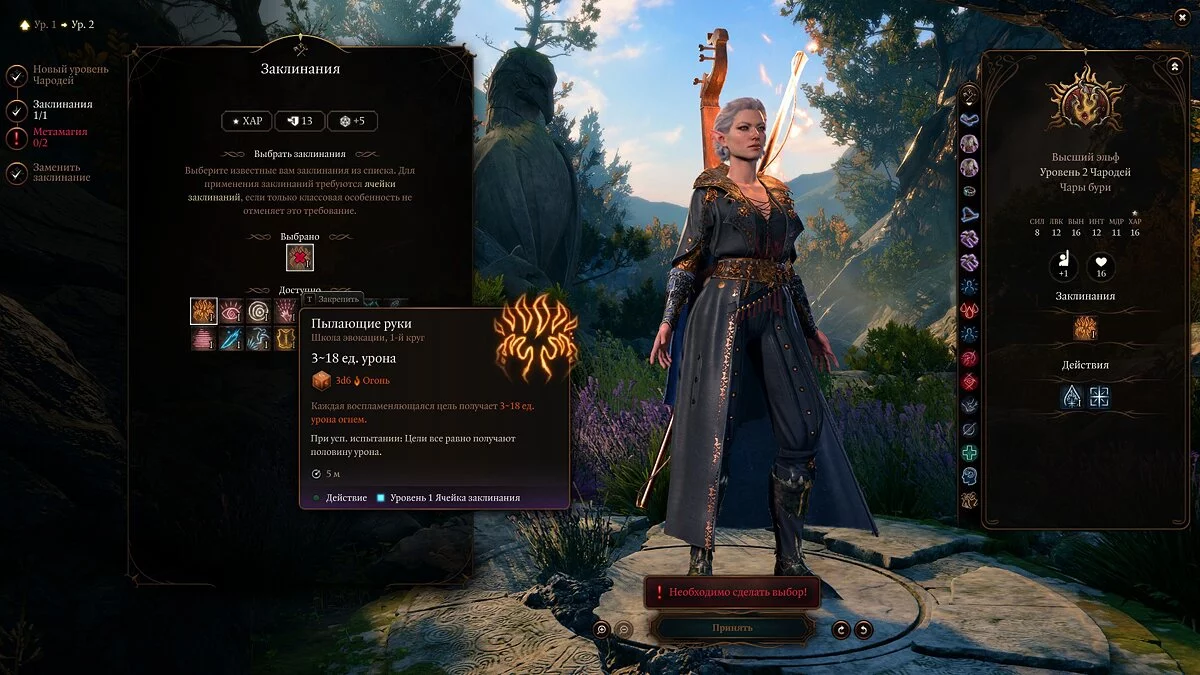Zoom out the character view
This screenshot has height=675, width=1200.
pos(623,629)
